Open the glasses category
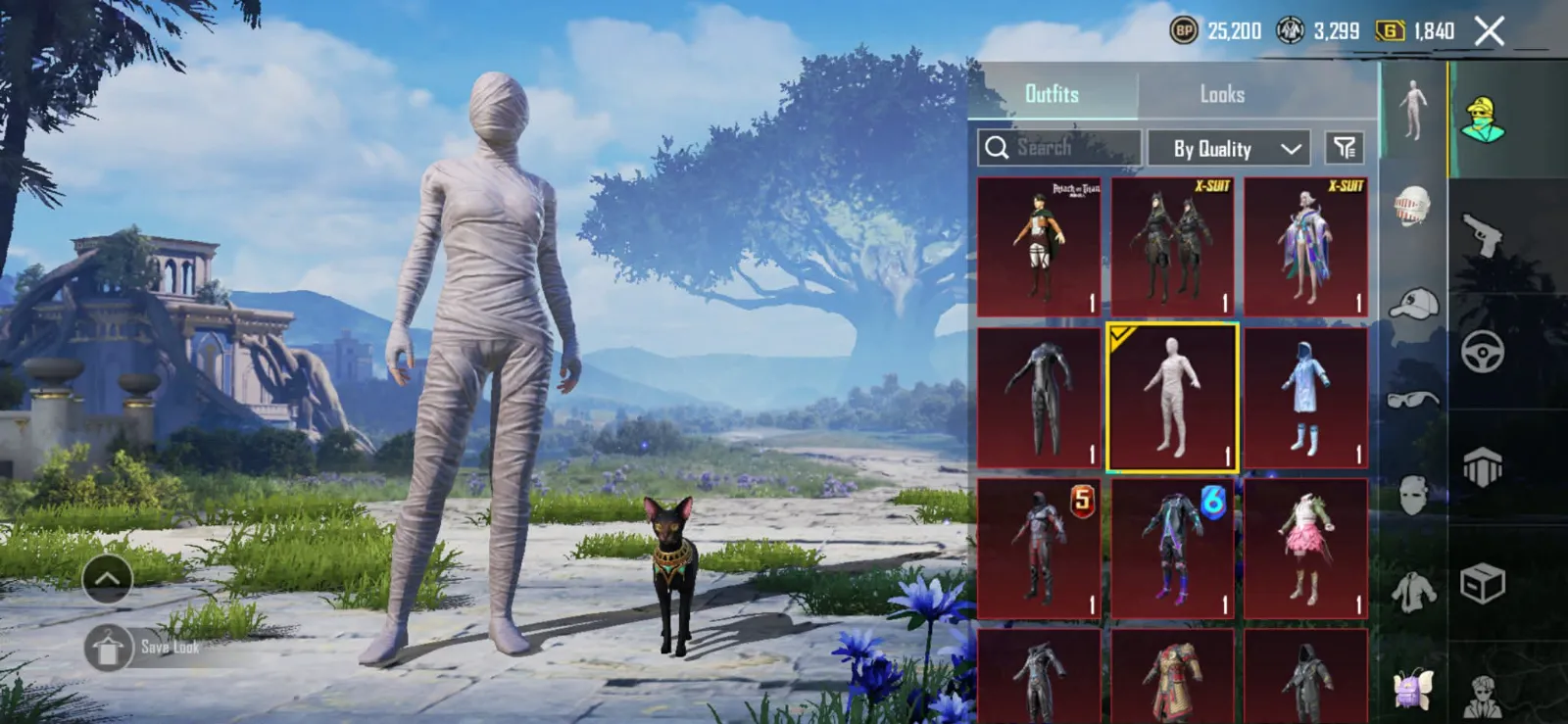The height and width of the screenshot is (724, 1568). 1412,399
